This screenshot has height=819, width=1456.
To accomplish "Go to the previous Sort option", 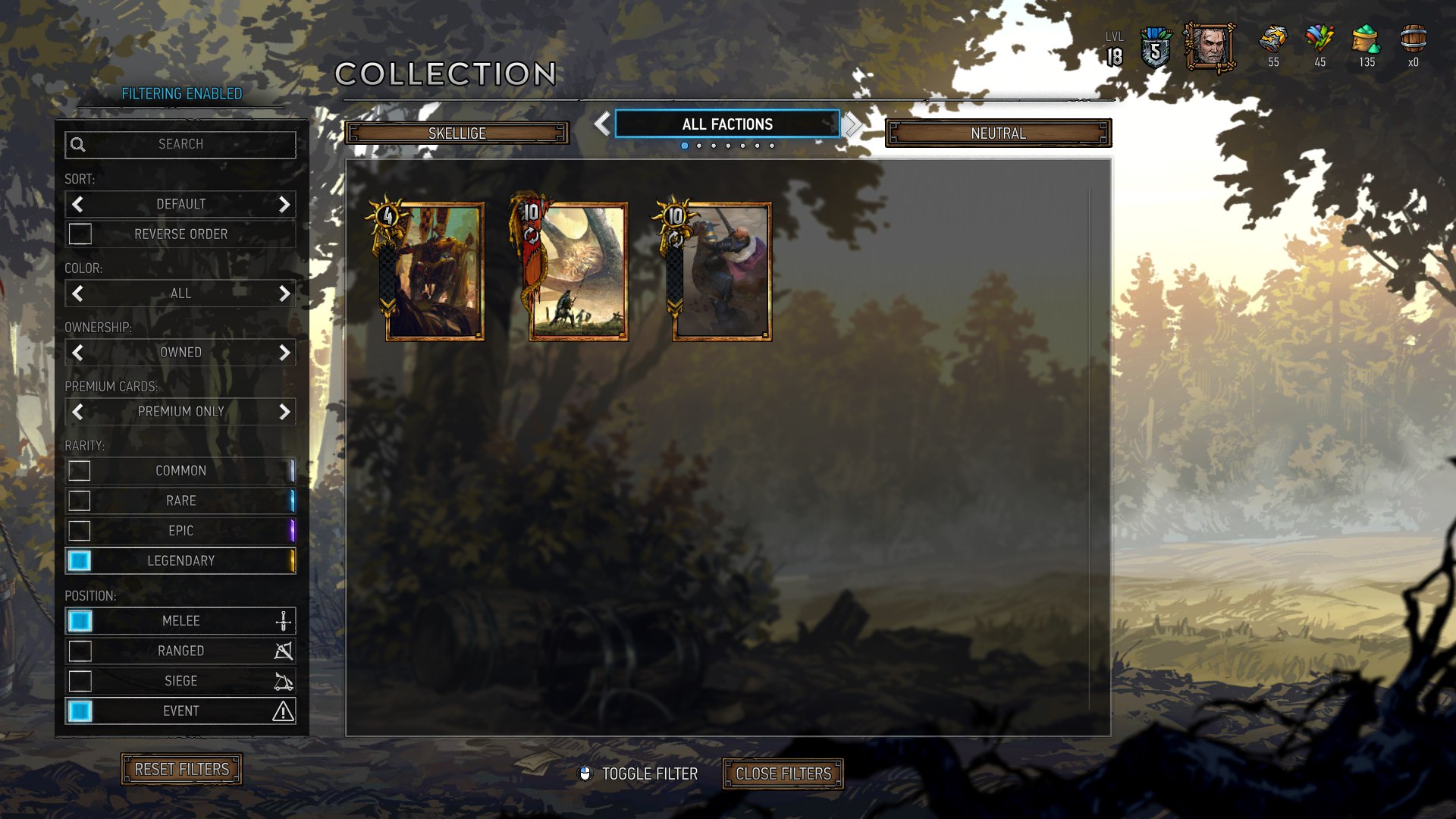I will pos(77,204).
